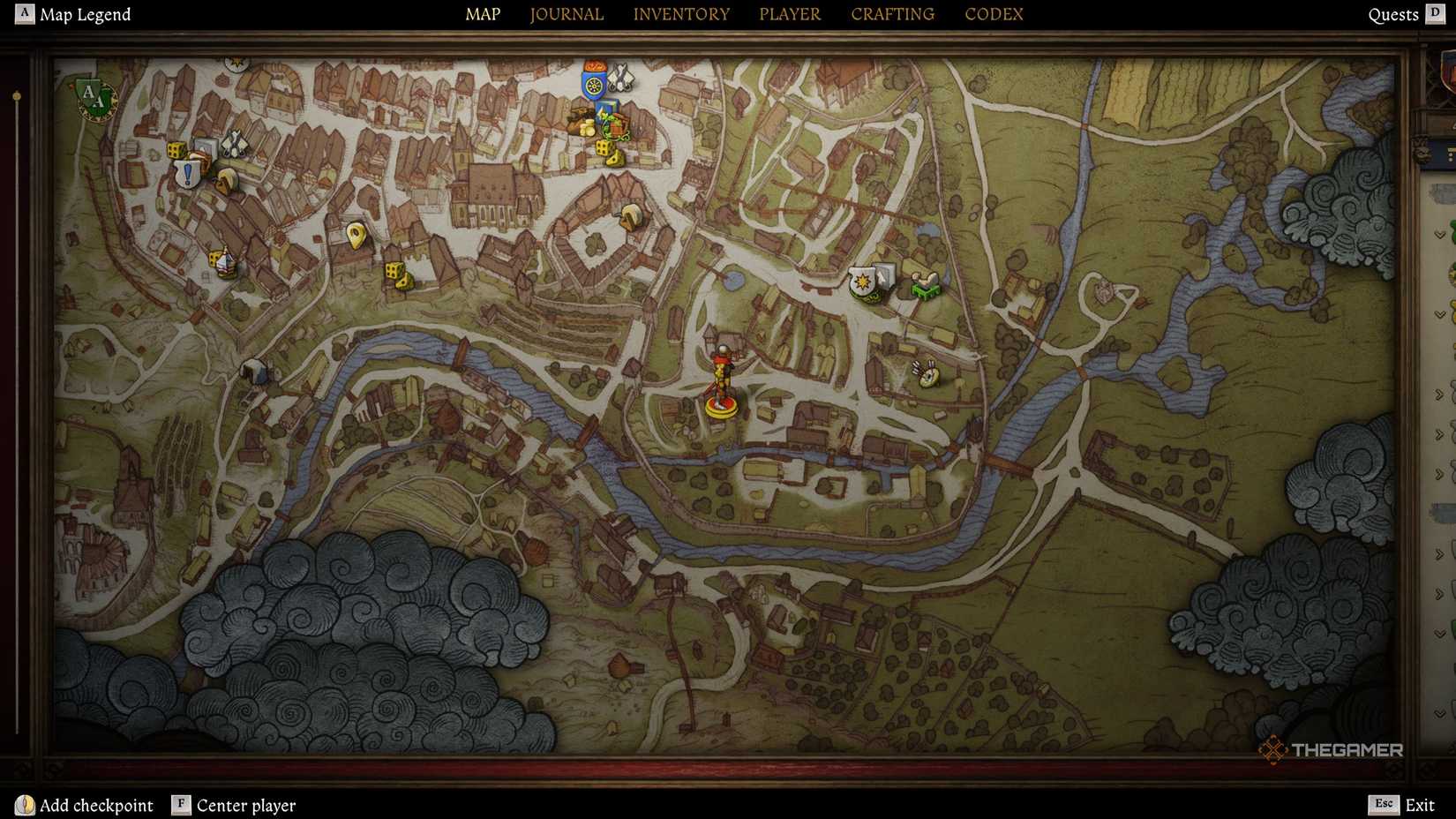Click the sailboat fast travel marker
Image resolution: width=1456 pixels, height=819 pixels.
(x=225, y=262)
